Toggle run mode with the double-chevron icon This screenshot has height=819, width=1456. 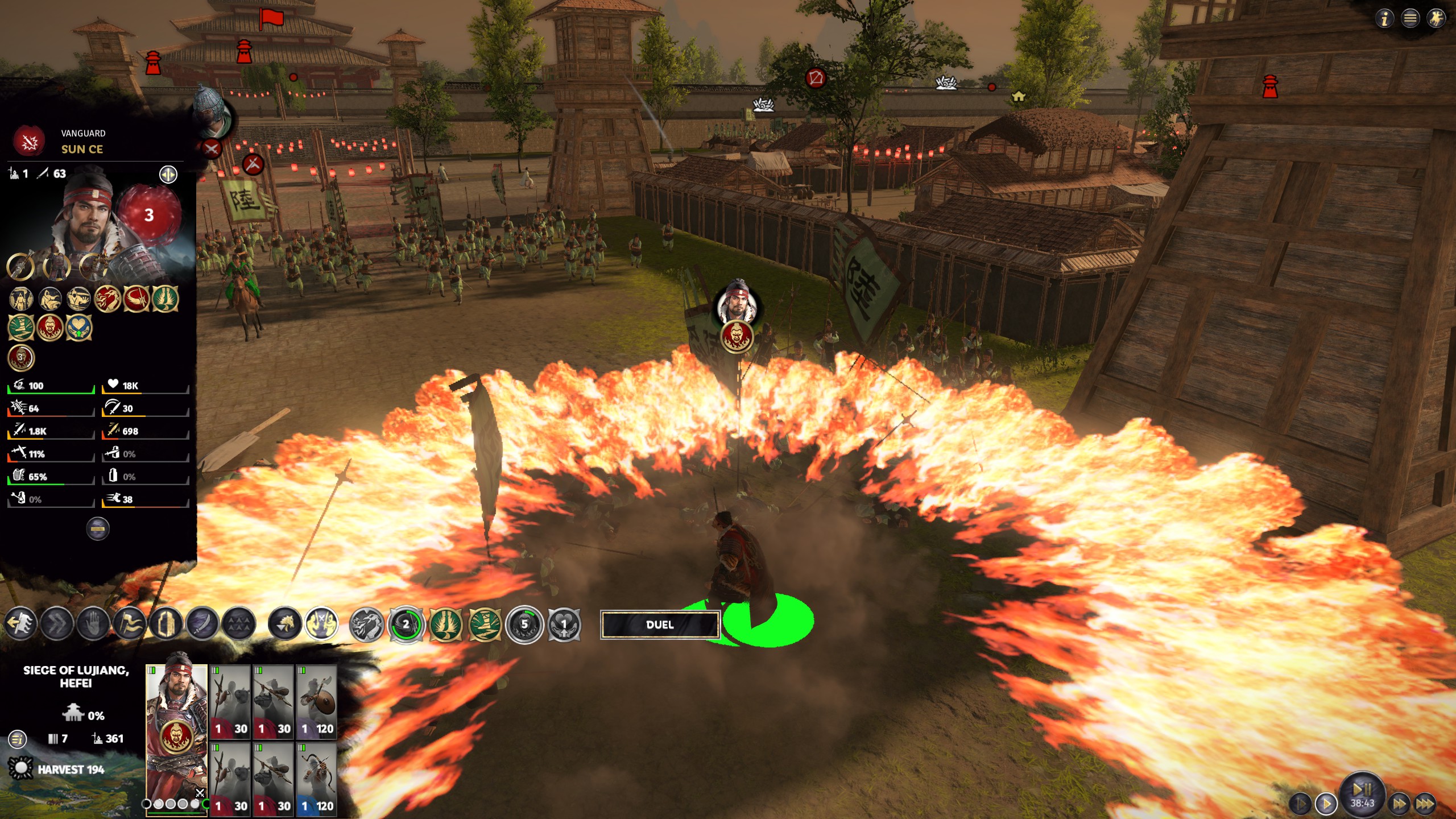[x=57, y=624]
